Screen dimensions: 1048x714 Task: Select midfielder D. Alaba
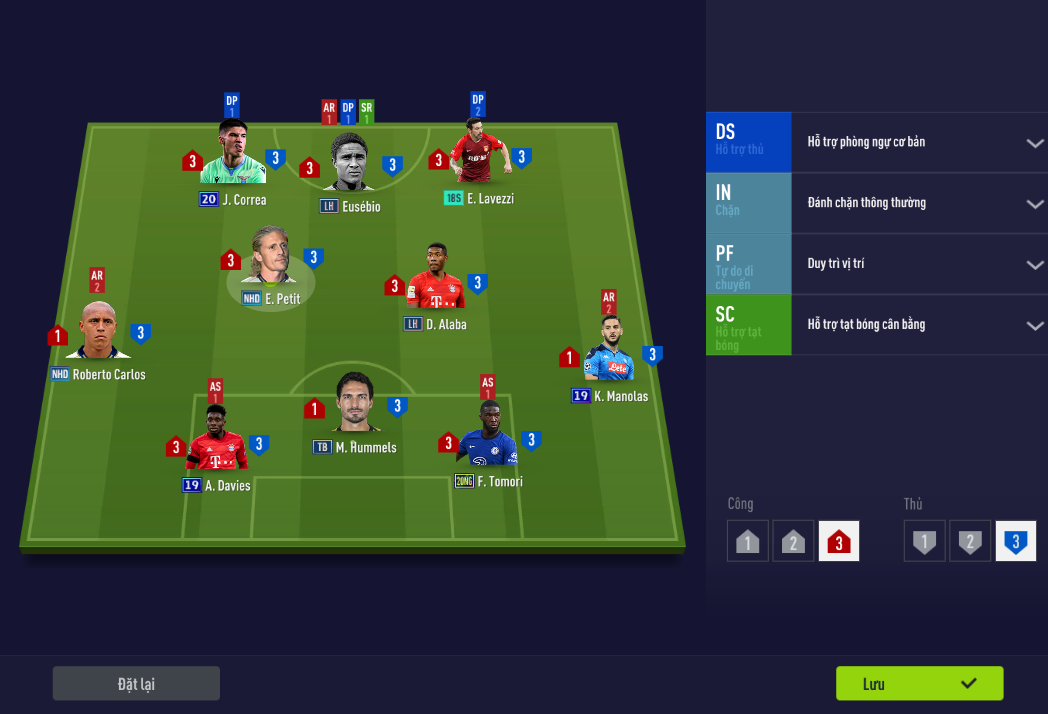[436, 280]
